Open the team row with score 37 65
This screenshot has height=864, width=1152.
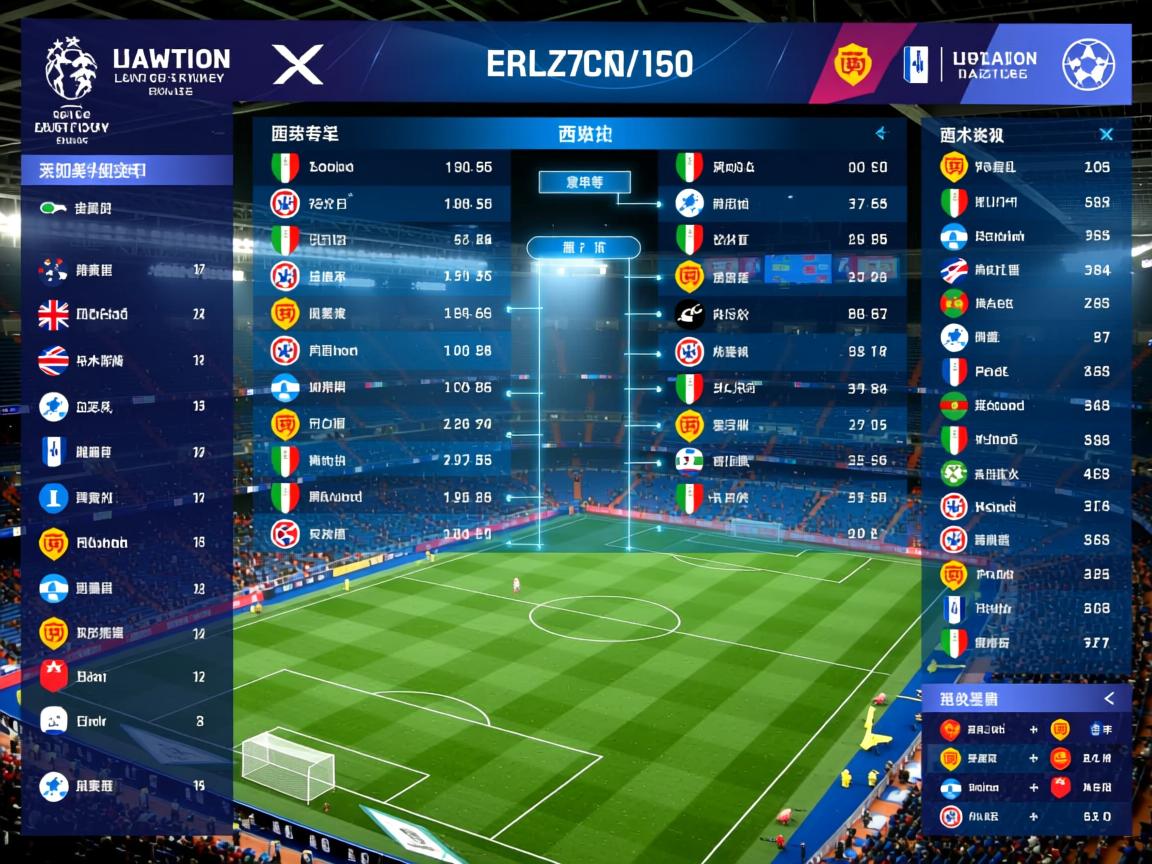(782, 204)
